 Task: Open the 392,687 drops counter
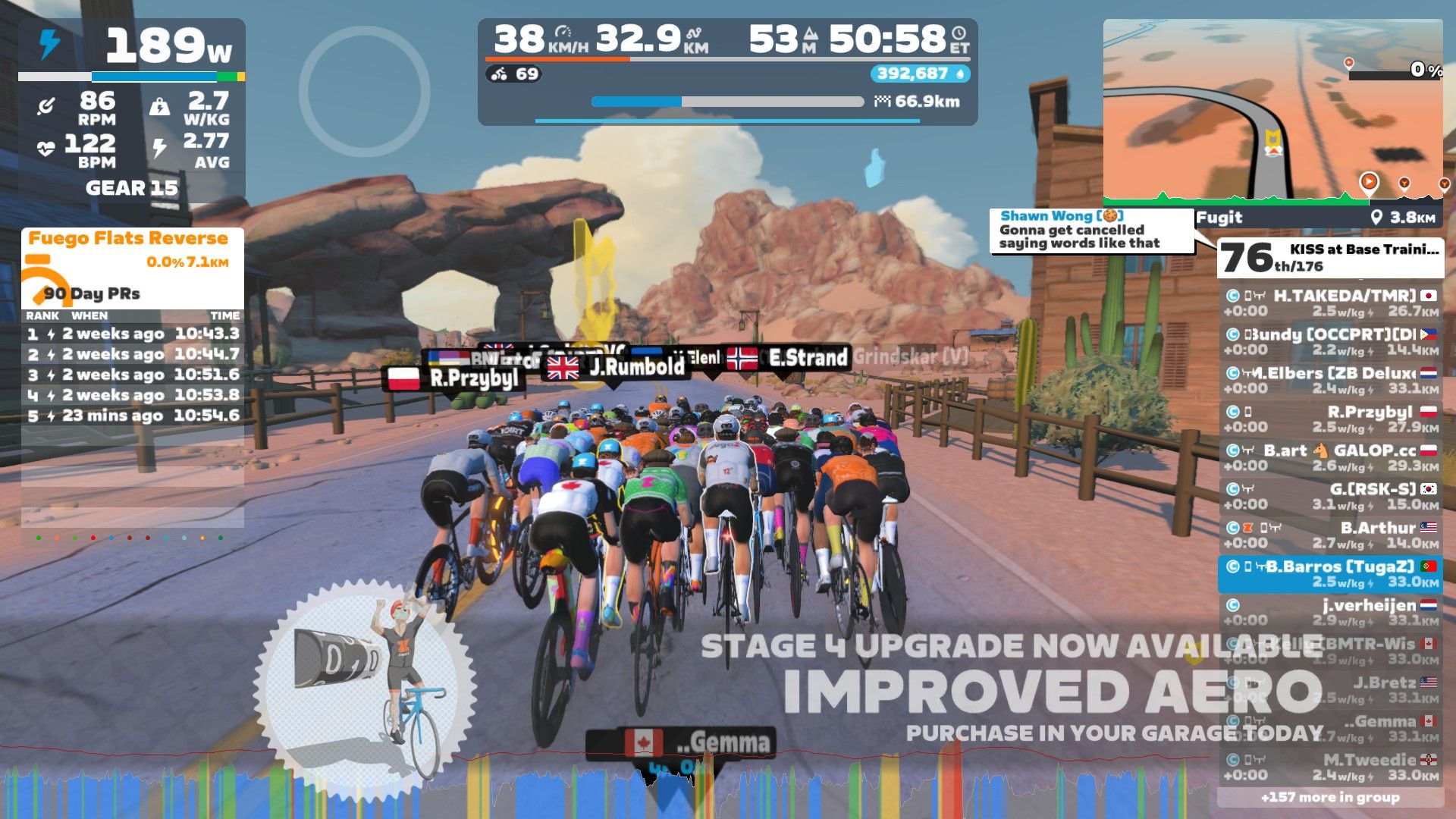pyautogui.click(x=920, y=74)
